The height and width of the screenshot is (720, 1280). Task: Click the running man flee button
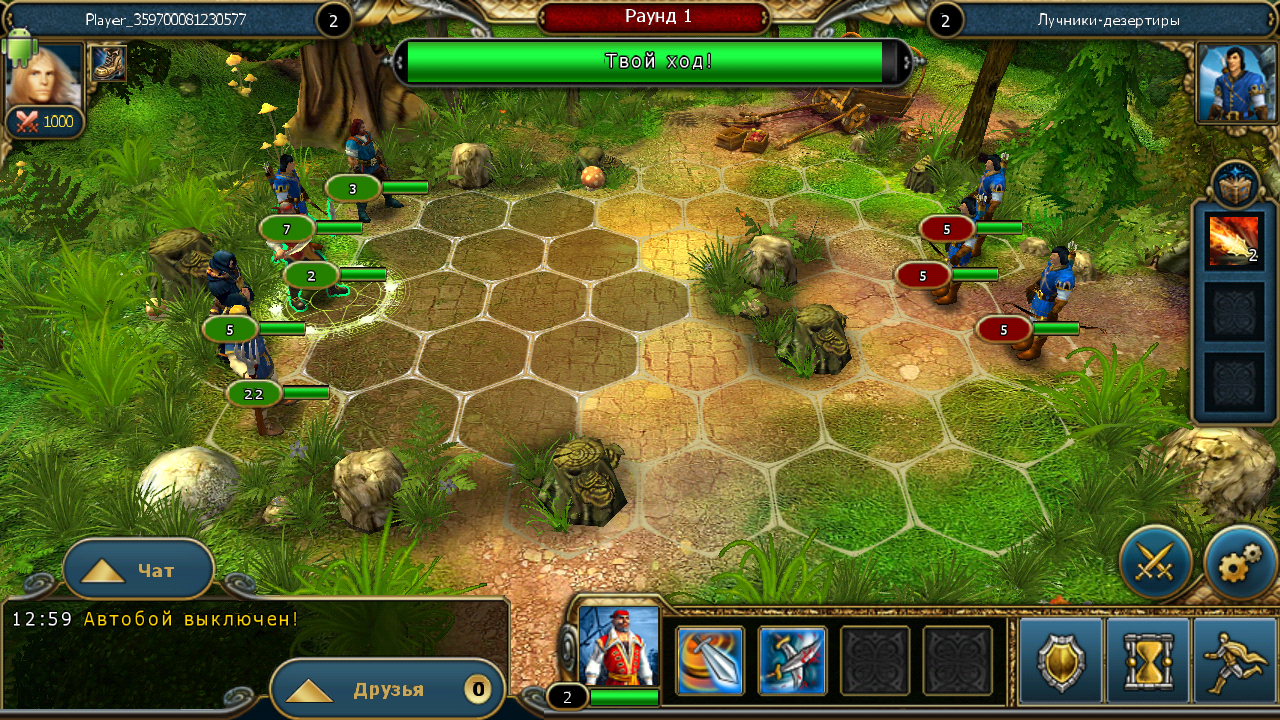1234,661
